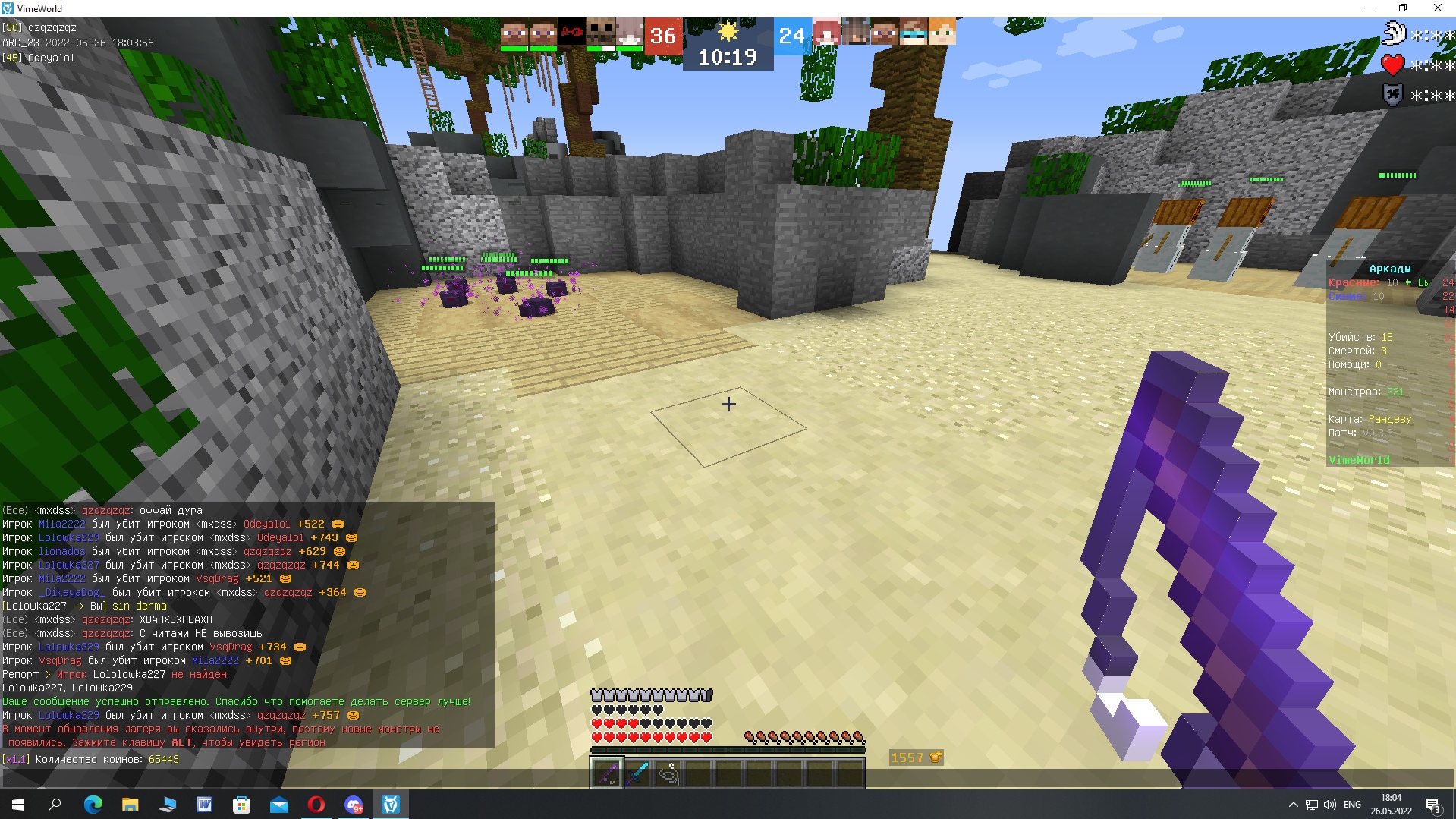Click the Аркады scoreboard title

(1390, 268)
